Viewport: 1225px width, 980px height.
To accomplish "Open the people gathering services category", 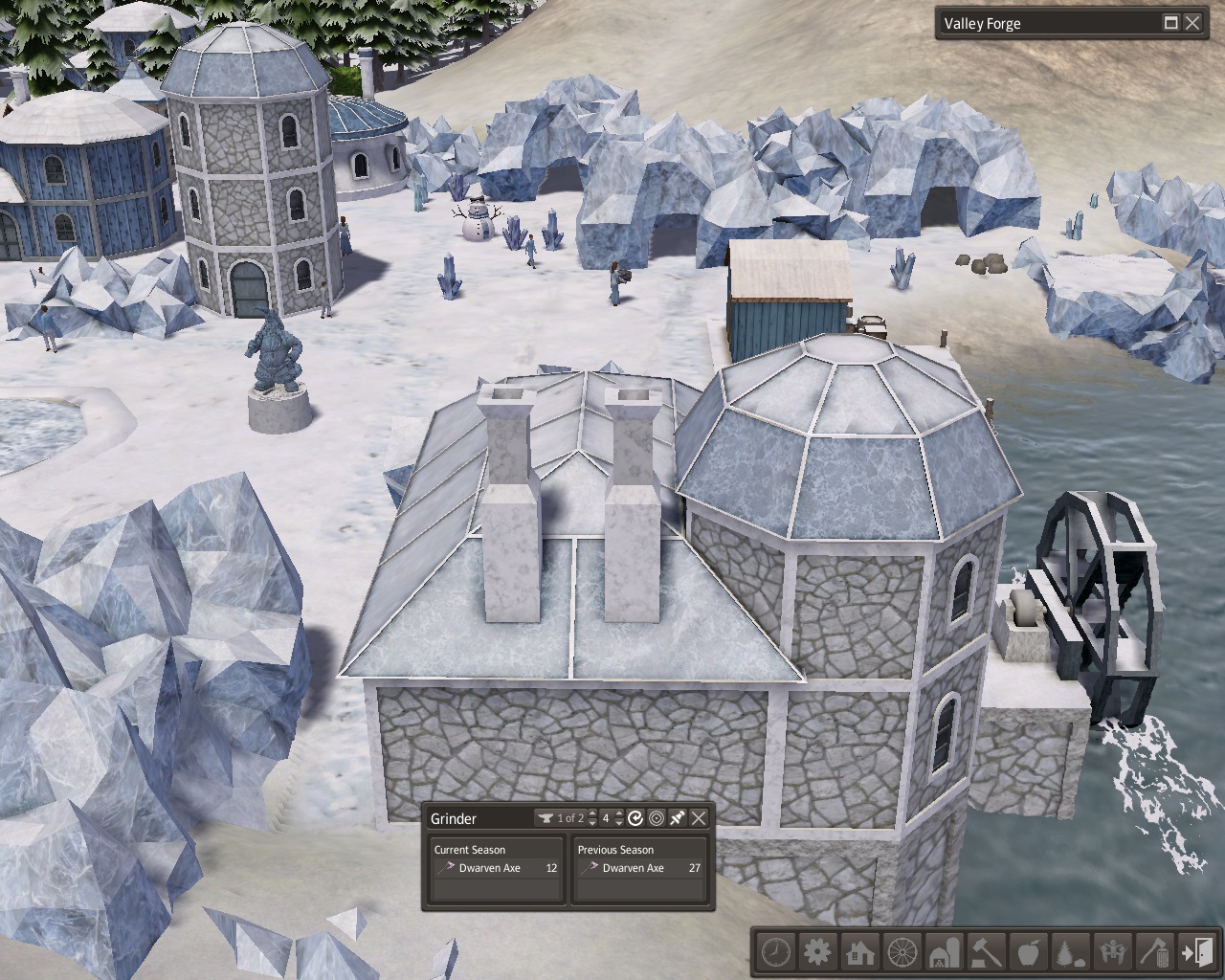I will click(x=1112, y=952).
